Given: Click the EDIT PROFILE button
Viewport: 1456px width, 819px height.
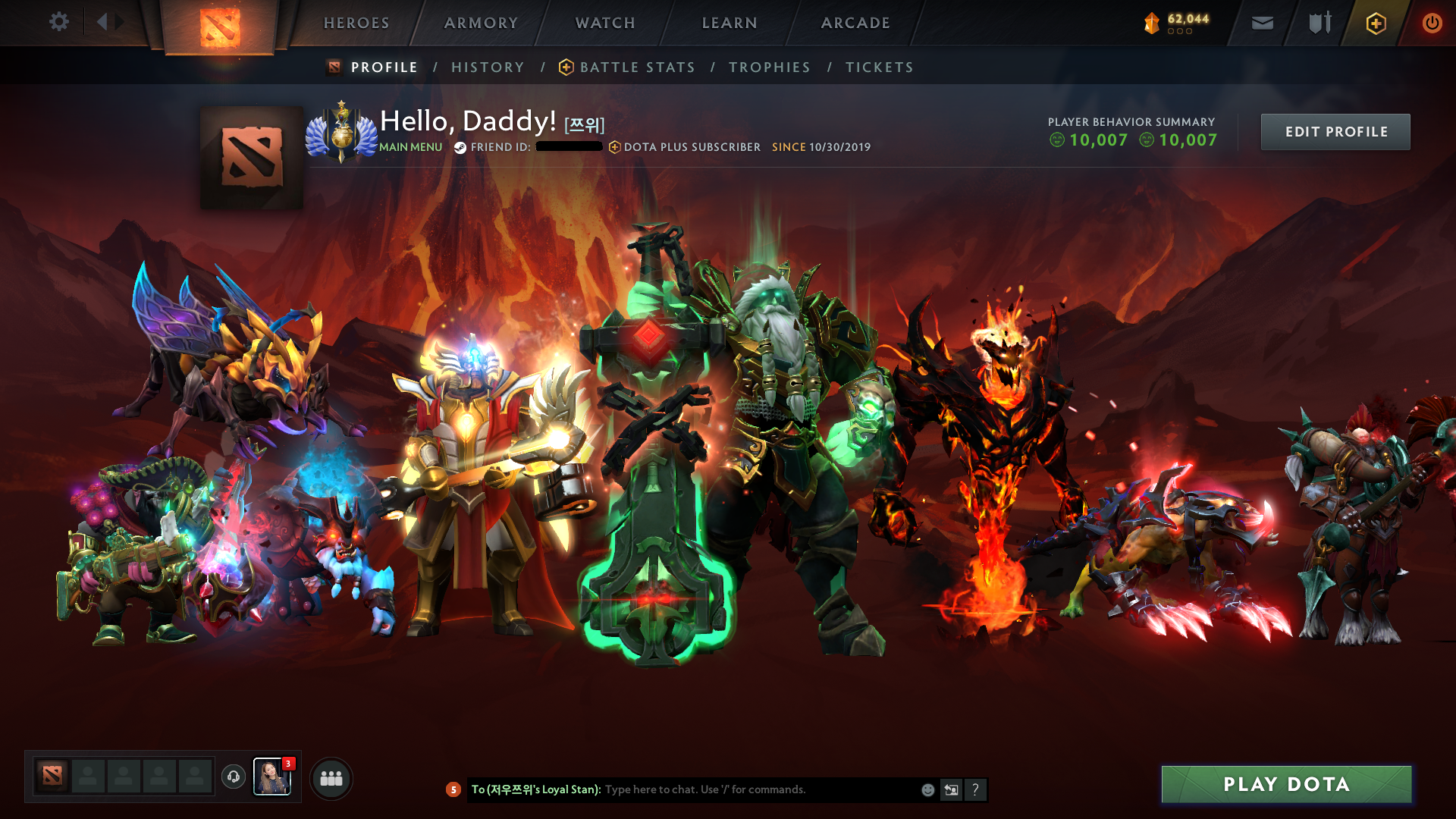Looking at the screenshot, I should click(1335, 131).
